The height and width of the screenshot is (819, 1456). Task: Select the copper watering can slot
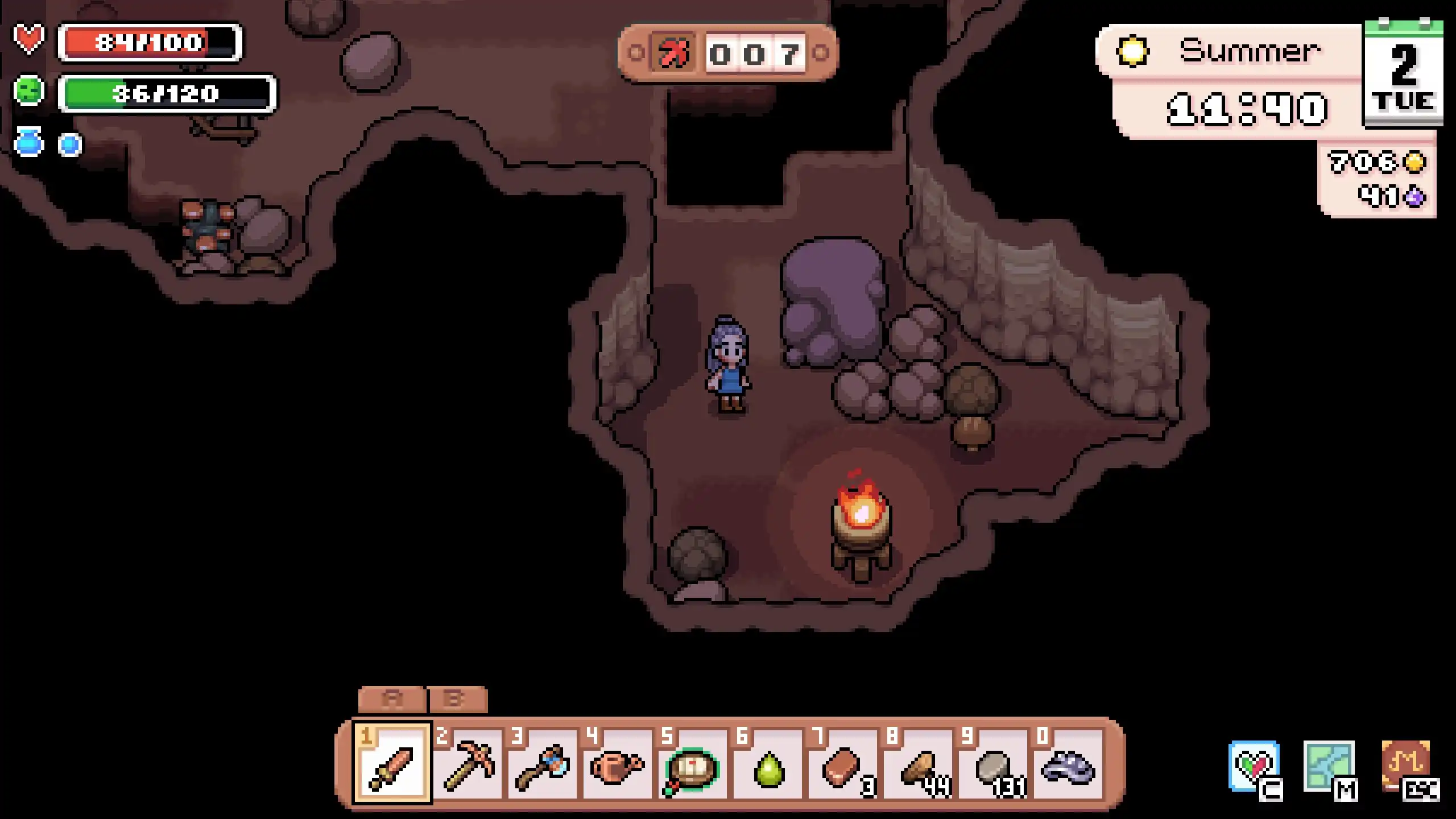[x=617, y=763]
